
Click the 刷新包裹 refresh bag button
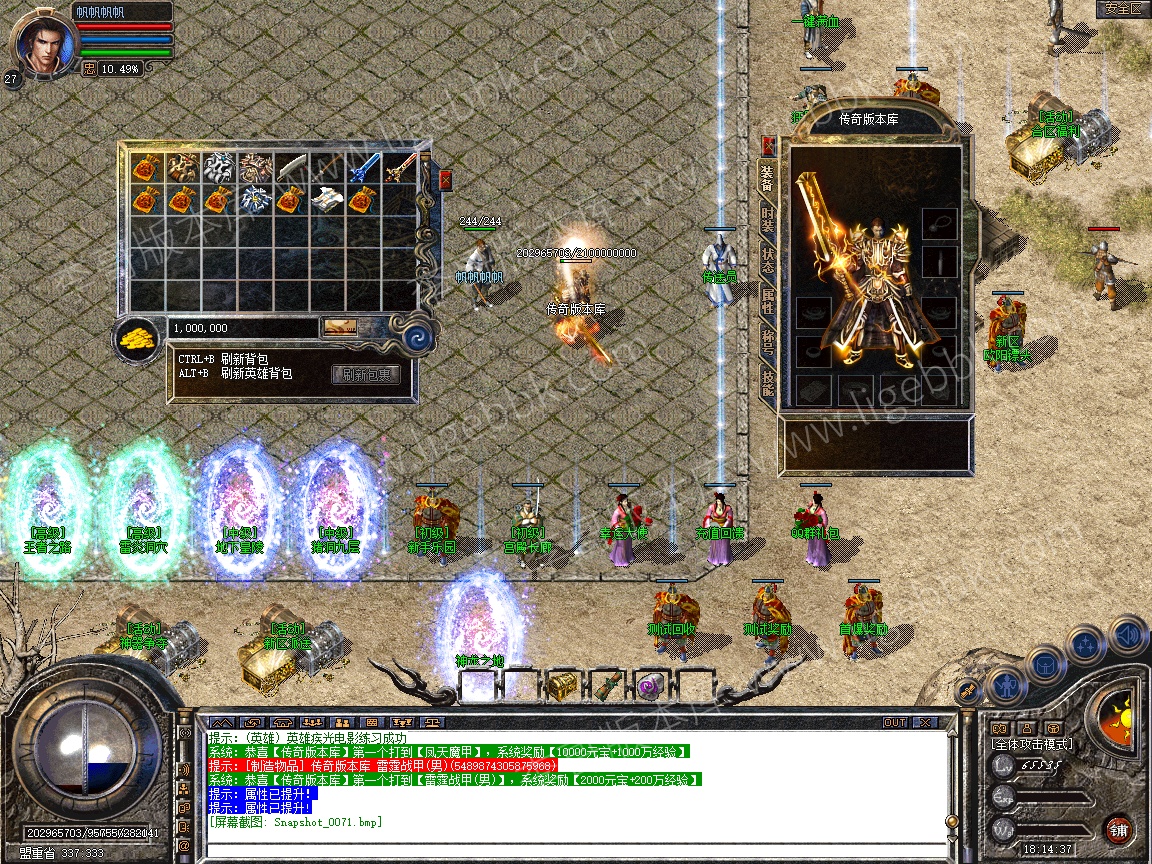pos(367,375)
